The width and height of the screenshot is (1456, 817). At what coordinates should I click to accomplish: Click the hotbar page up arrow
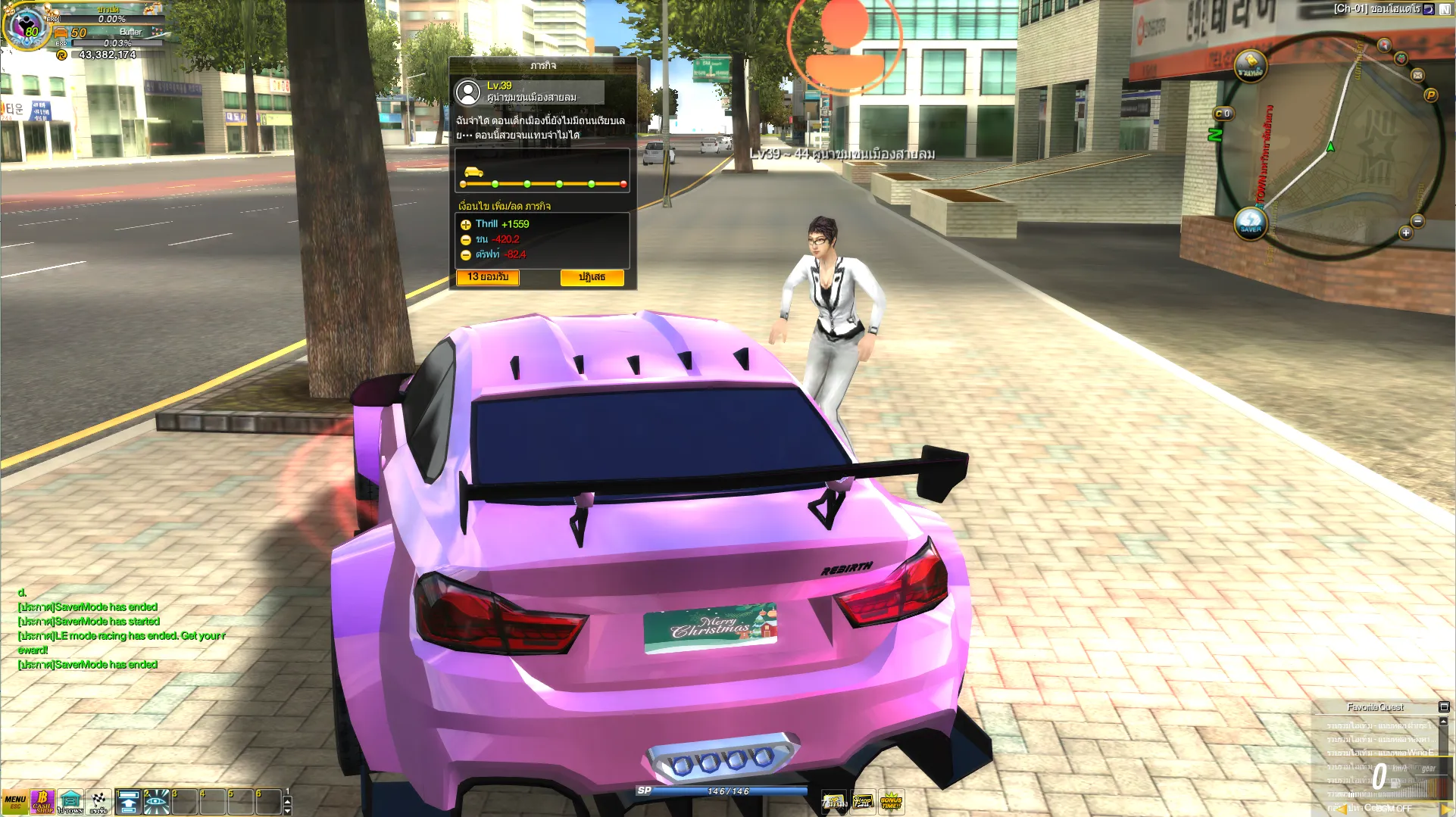(287, 800)
